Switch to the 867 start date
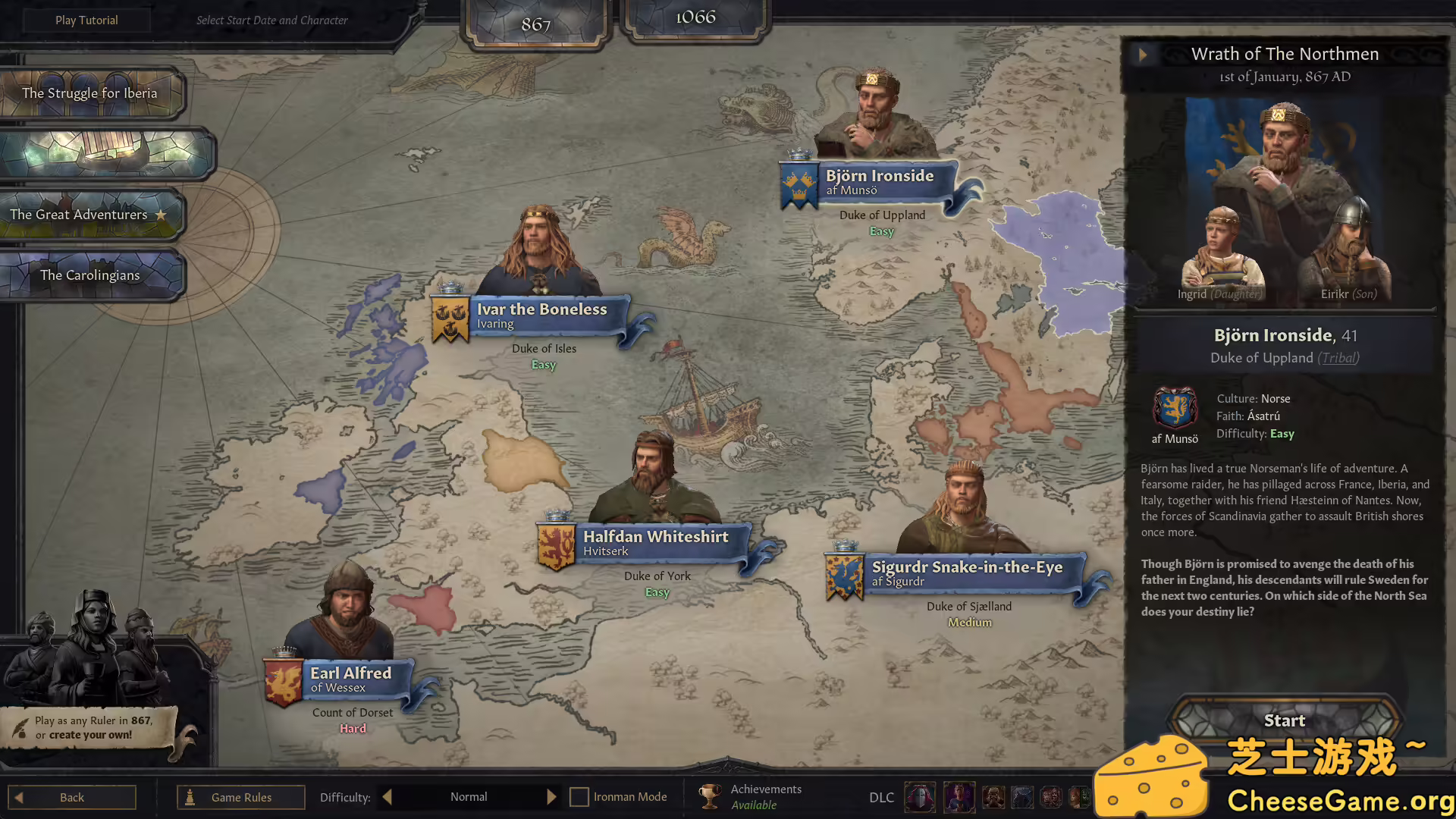 (535, 24)
